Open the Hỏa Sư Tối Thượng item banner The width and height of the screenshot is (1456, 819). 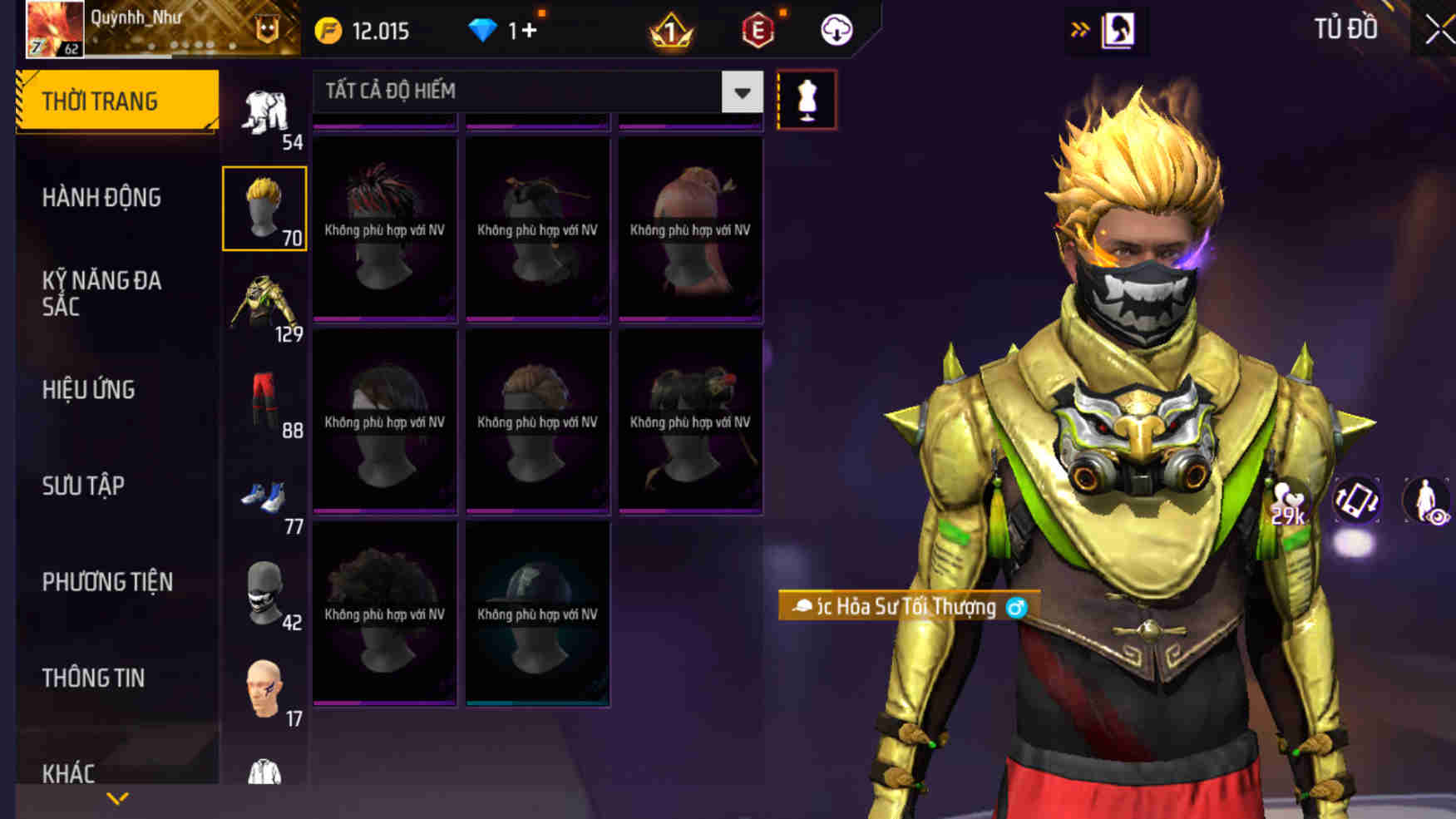point(902,607)
